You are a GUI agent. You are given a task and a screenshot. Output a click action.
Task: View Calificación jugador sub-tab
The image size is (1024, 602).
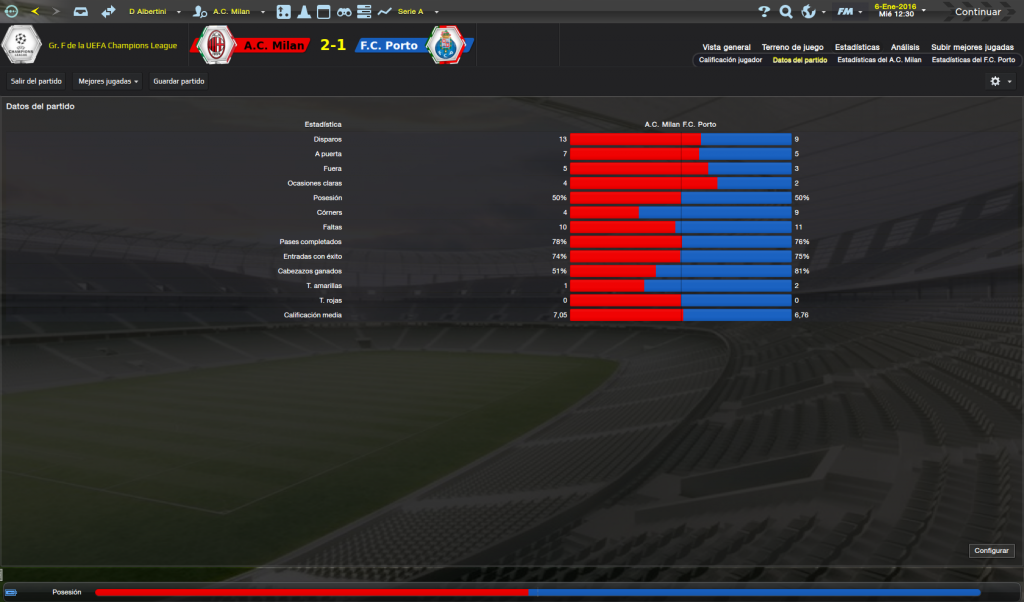(730, 60)
